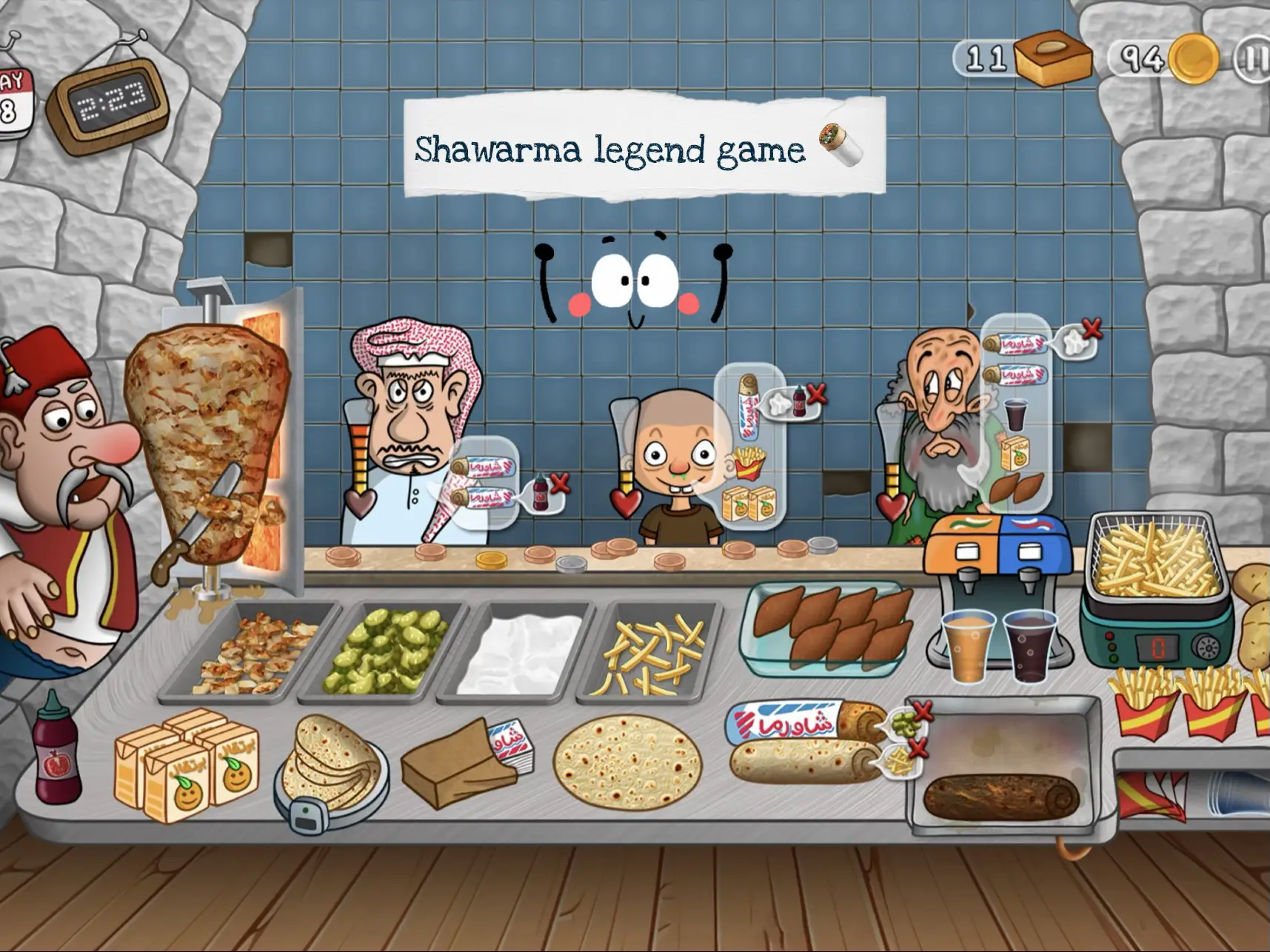Screen dimensions: 1270x952
Task: Toggle the cola dispenser tap
Action: pyautogui.click(x=1029, y=575)
